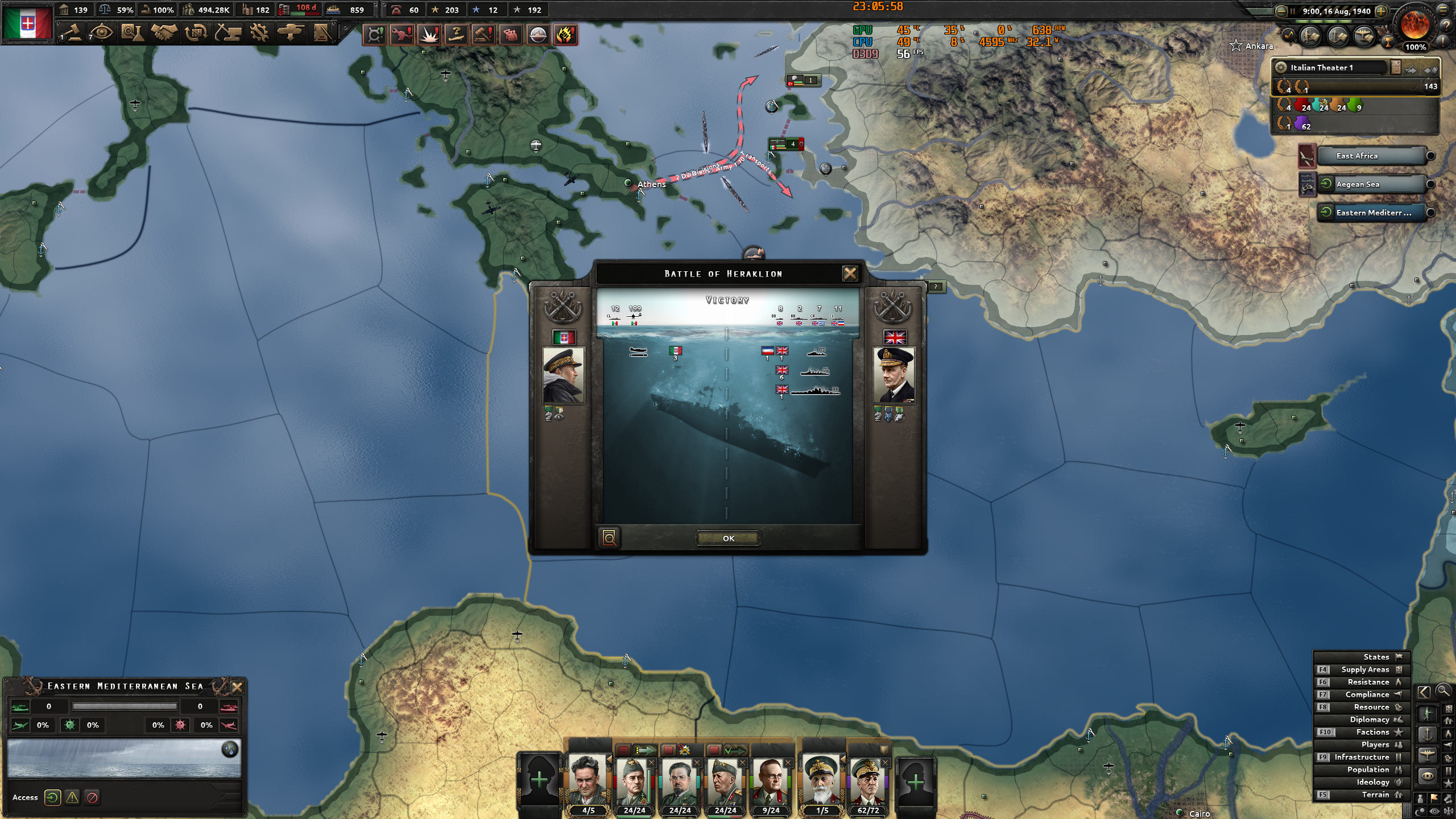Set Eastern Mediterranean access to Allowed
This screenshot has width=1456, height=819.
tap(53, 798)
